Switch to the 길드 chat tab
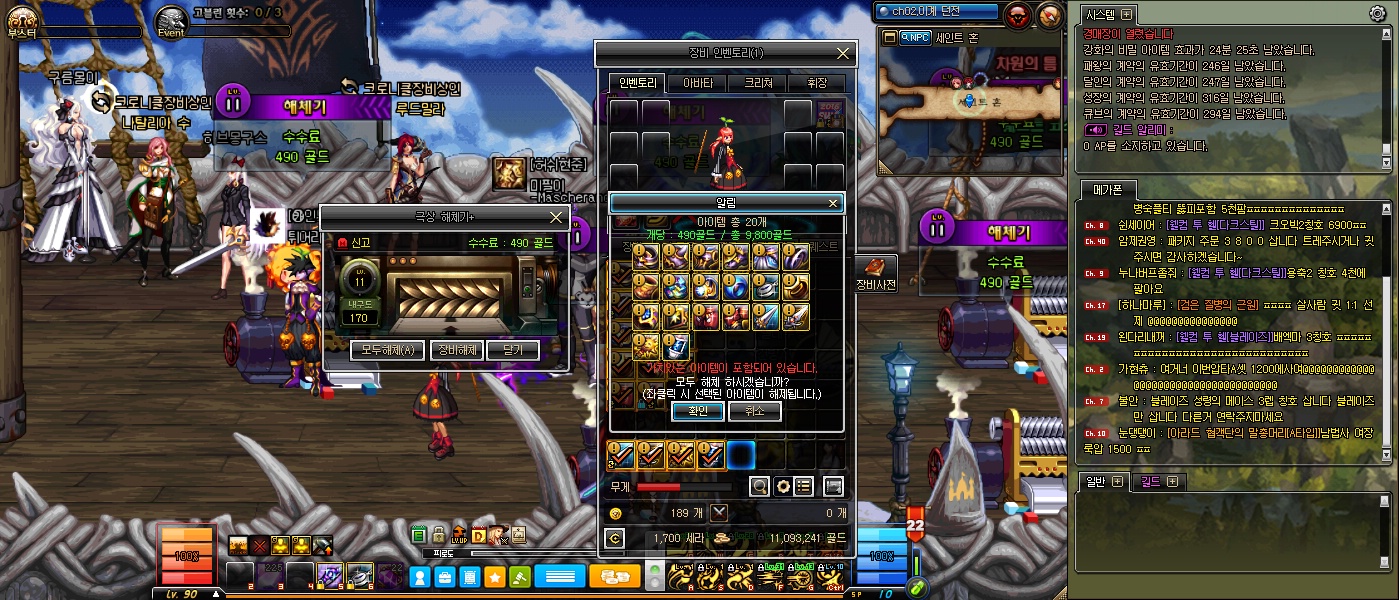This screenshot has height=600, width=1399. (1159, 482)
